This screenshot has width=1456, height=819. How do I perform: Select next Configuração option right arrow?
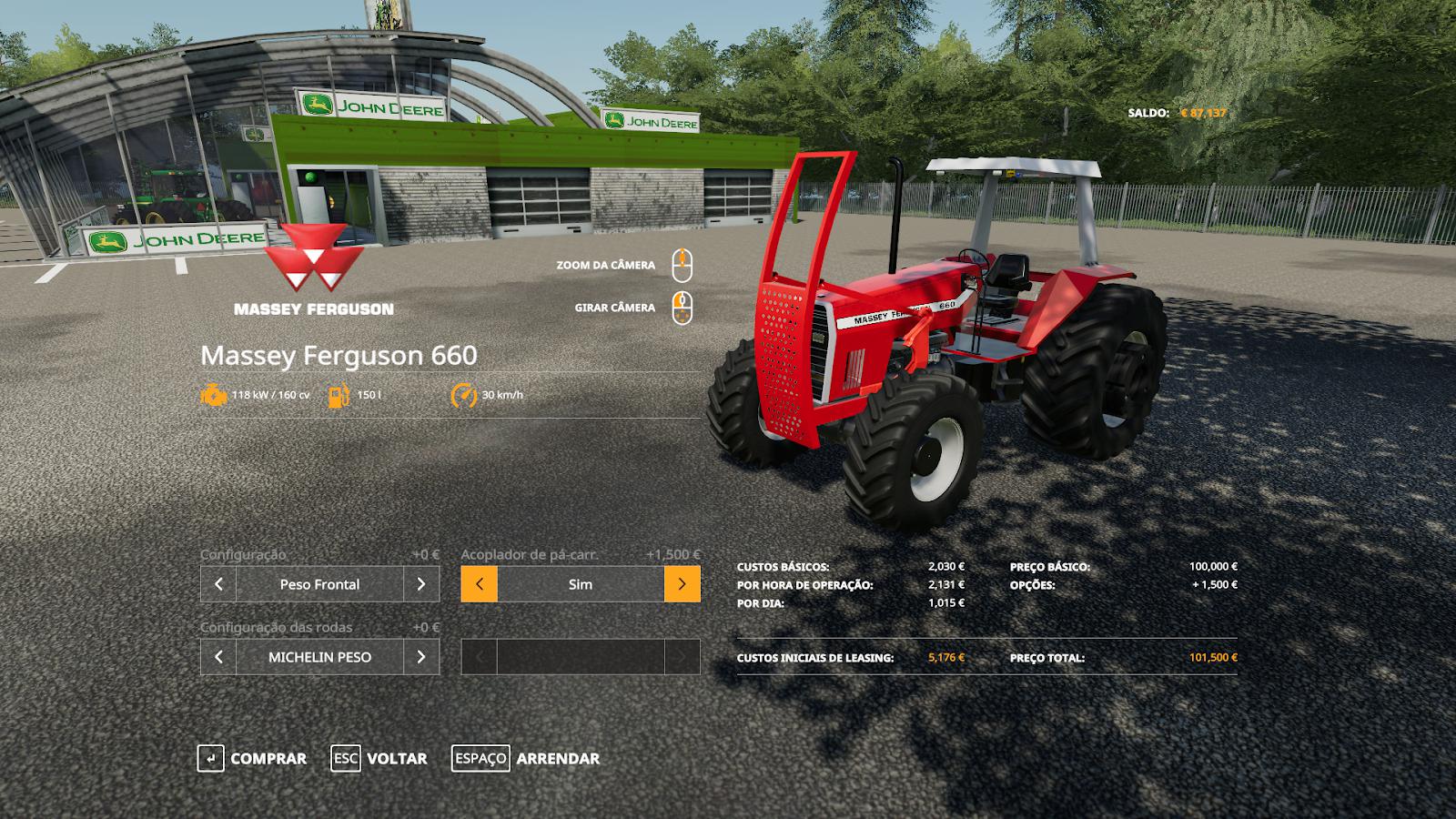tap(421, 584)
